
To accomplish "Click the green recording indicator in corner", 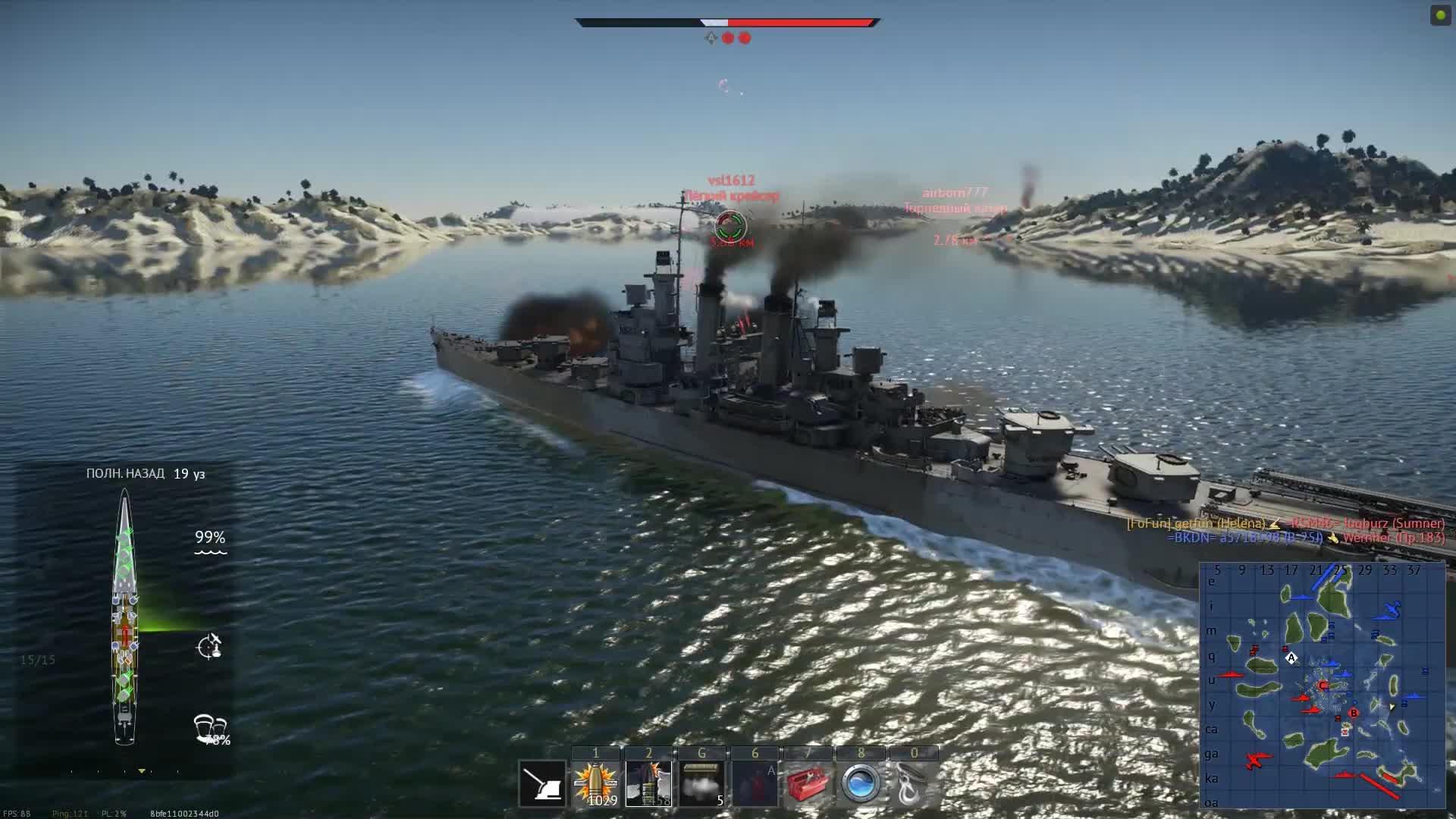I will 1440,15.
